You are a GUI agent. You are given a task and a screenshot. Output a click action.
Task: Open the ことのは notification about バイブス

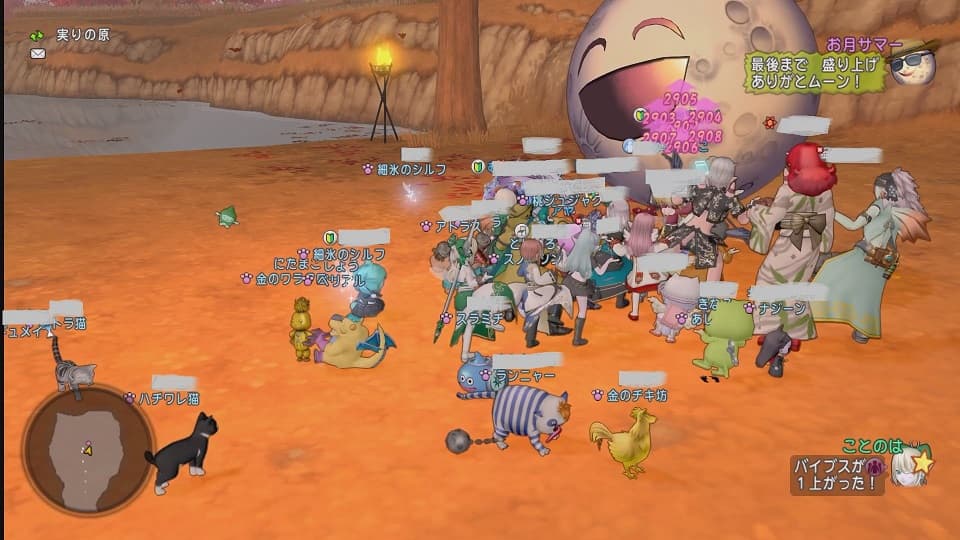[x=838, y=474]
